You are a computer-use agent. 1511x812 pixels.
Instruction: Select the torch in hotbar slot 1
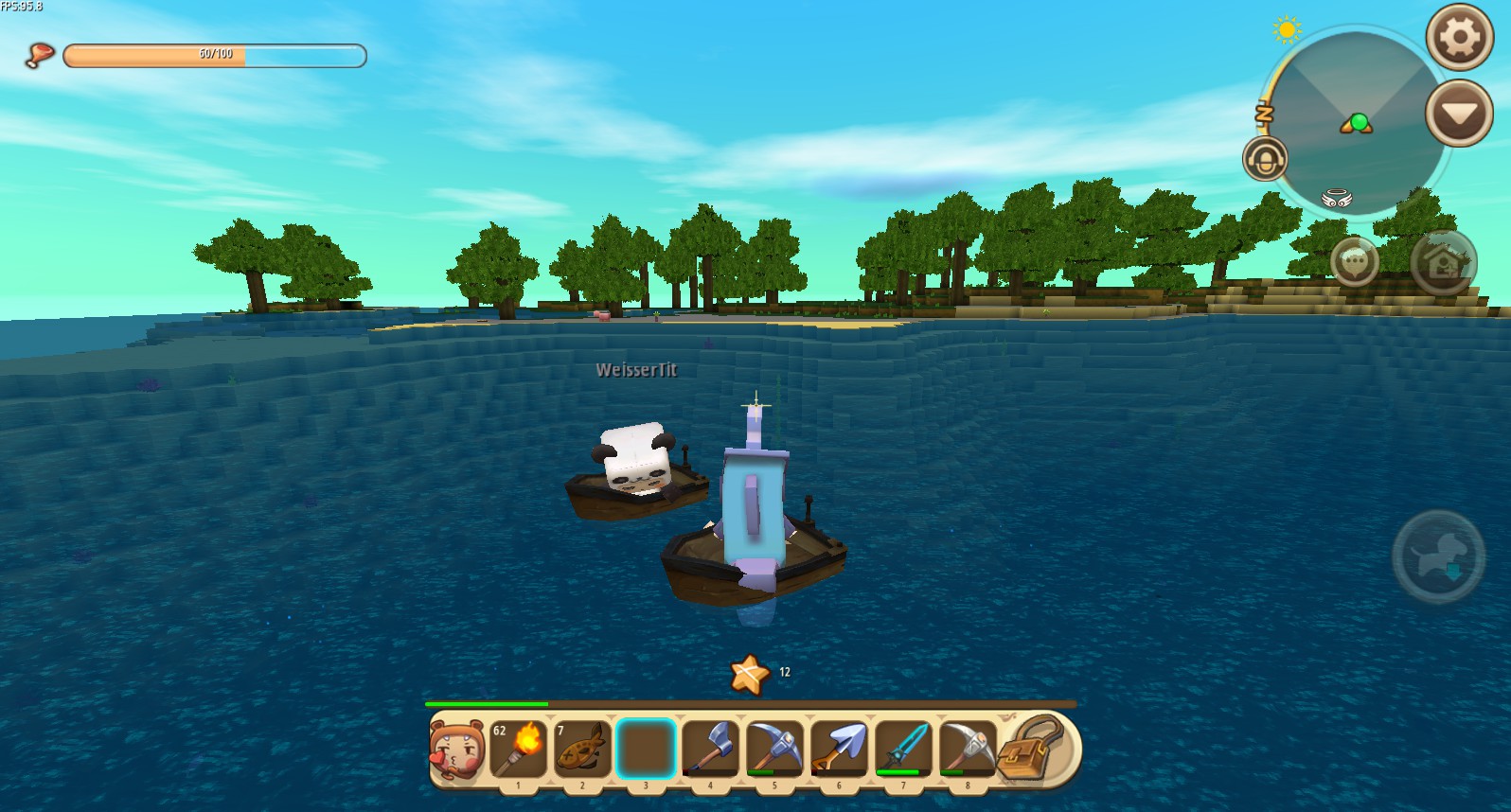tap(519, 749)
